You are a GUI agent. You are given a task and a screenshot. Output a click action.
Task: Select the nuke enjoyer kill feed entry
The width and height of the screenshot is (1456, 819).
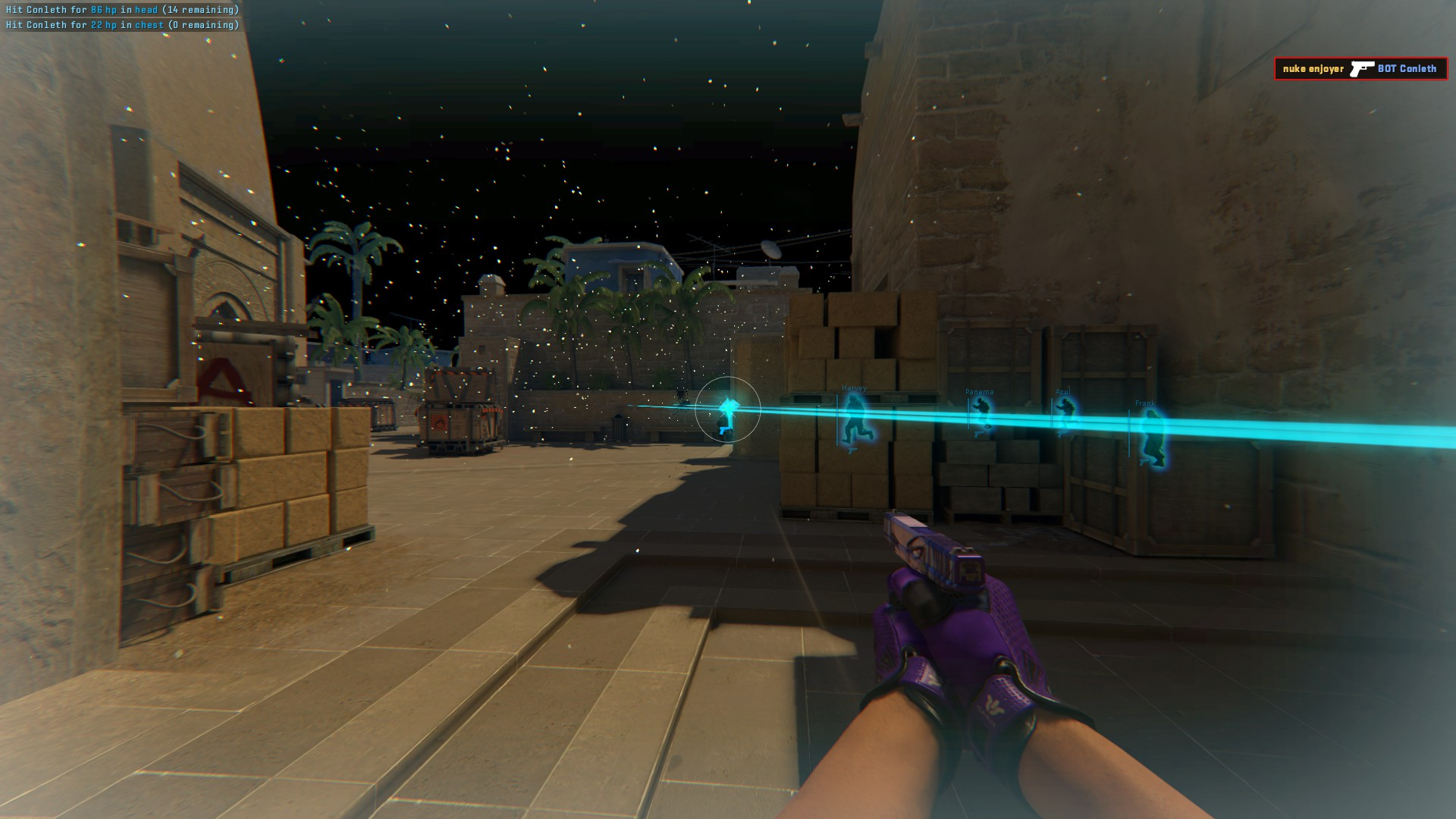pyautogui.click(x=1360, y=69)
